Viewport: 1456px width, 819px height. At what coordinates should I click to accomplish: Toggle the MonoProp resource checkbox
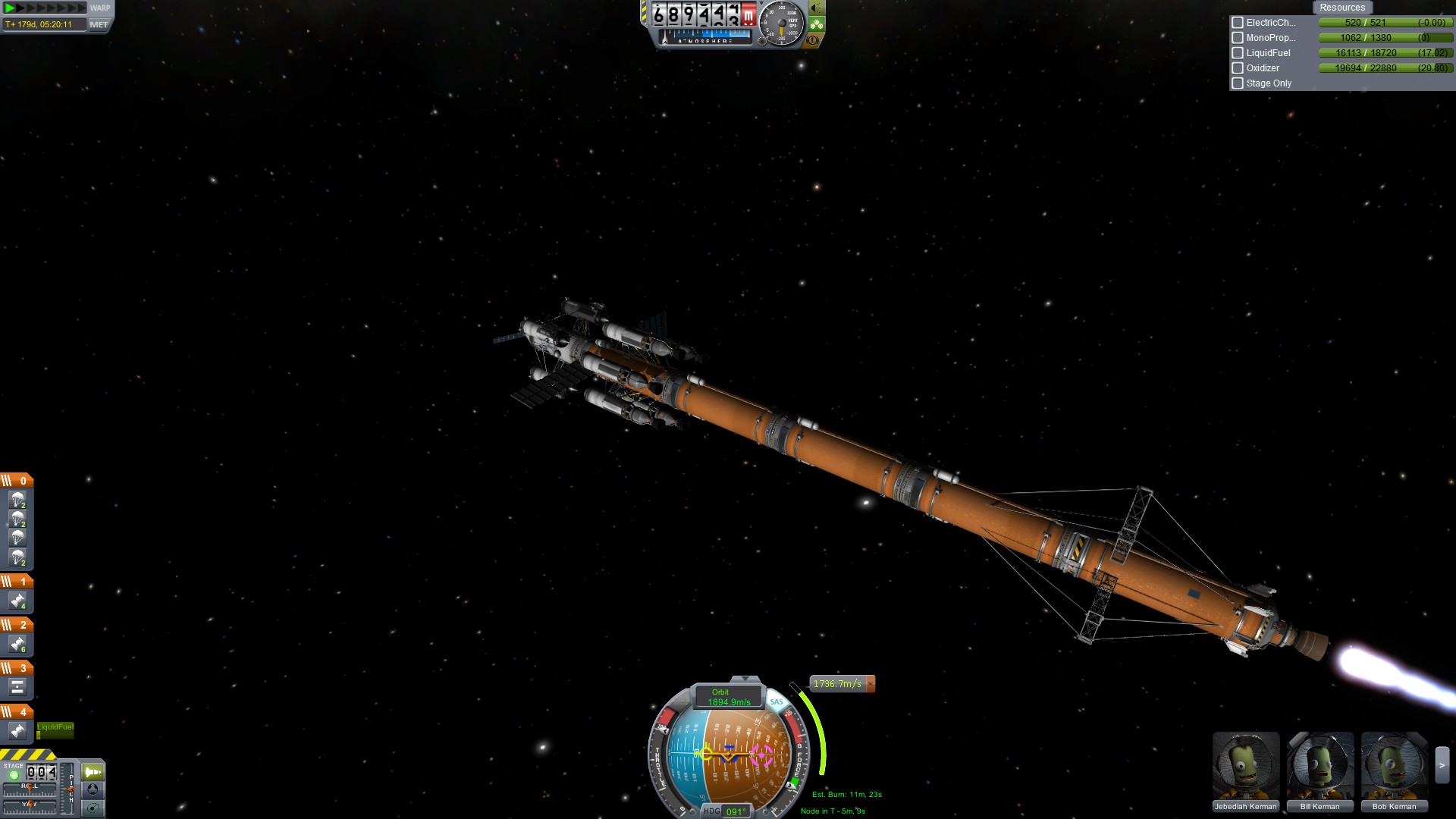pyautogui.click(x=1238, y=38)
